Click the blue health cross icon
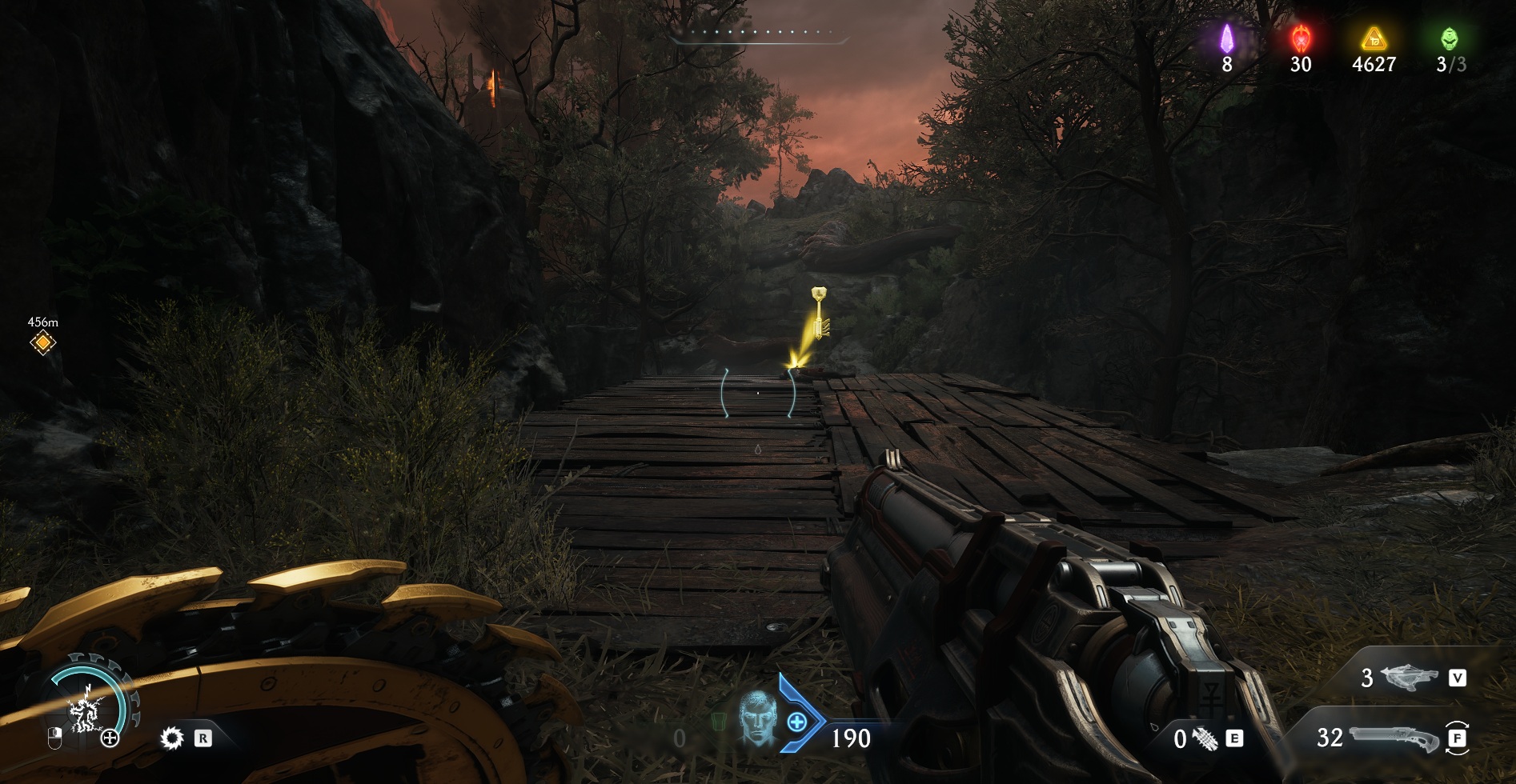This screenshot has width=1516, height=784. [797, 722]
